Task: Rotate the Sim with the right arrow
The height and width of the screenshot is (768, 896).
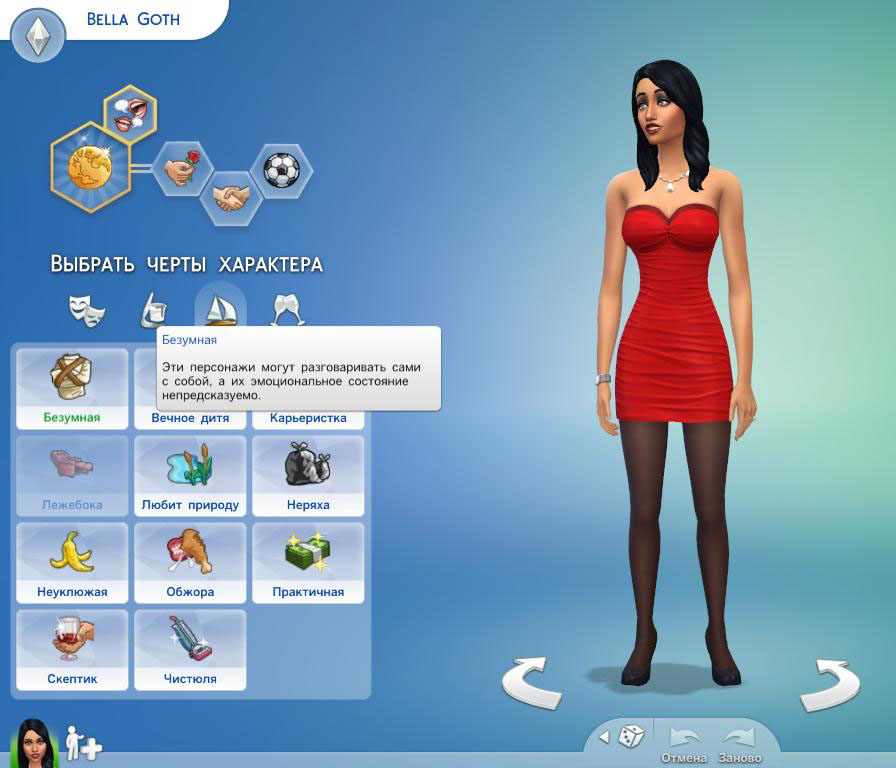Action: tap(830, 682)
